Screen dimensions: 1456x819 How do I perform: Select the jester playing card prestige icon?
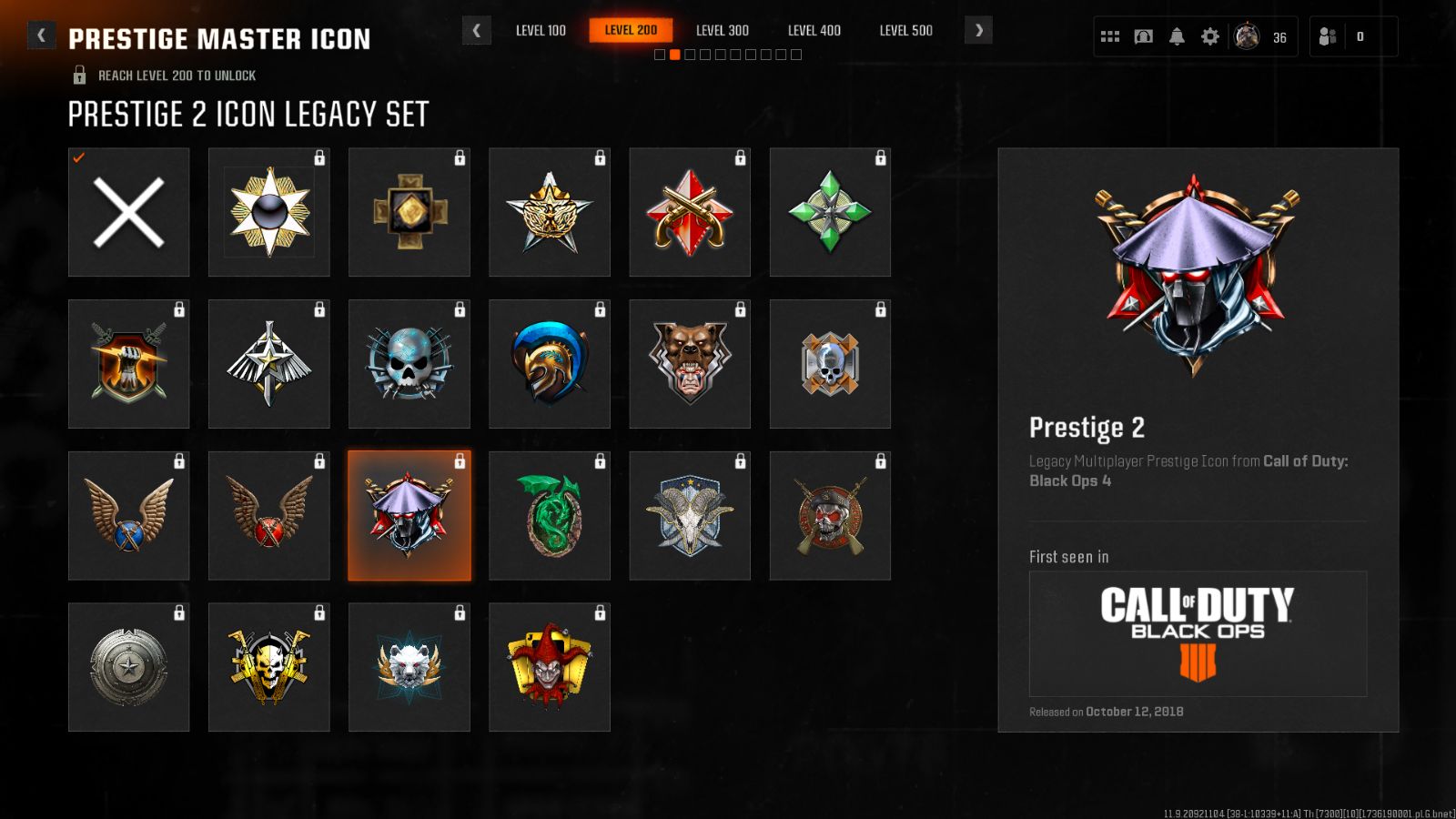point(549,667)
